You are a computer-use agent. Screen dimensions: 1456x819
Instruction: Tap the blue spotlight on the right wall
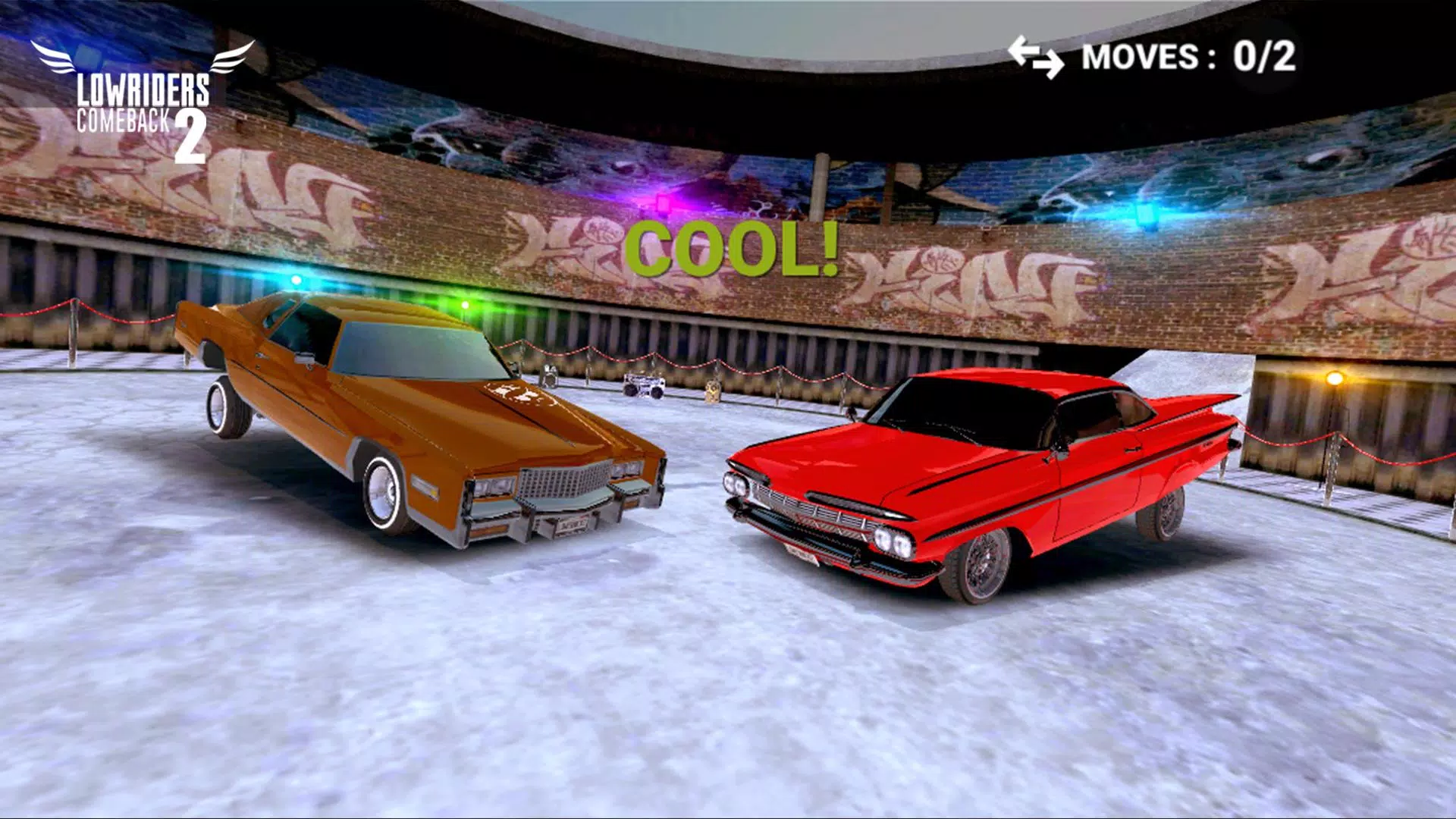point(1145,212)
